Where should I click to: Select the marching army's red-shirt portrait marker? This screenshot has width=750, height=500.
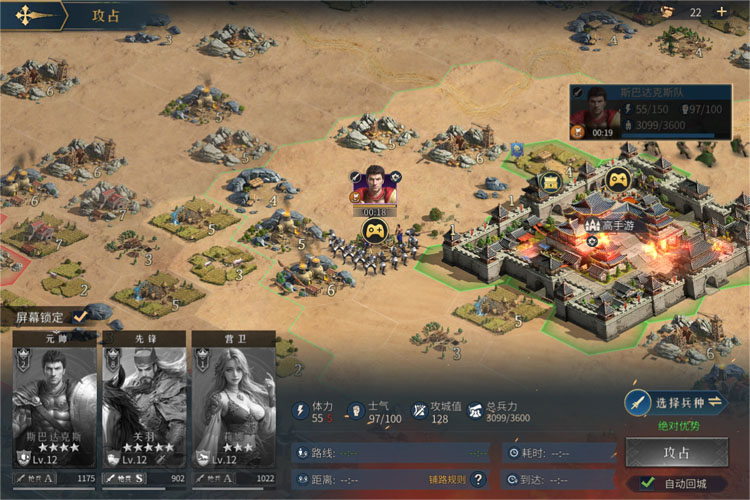pos(374,185)
